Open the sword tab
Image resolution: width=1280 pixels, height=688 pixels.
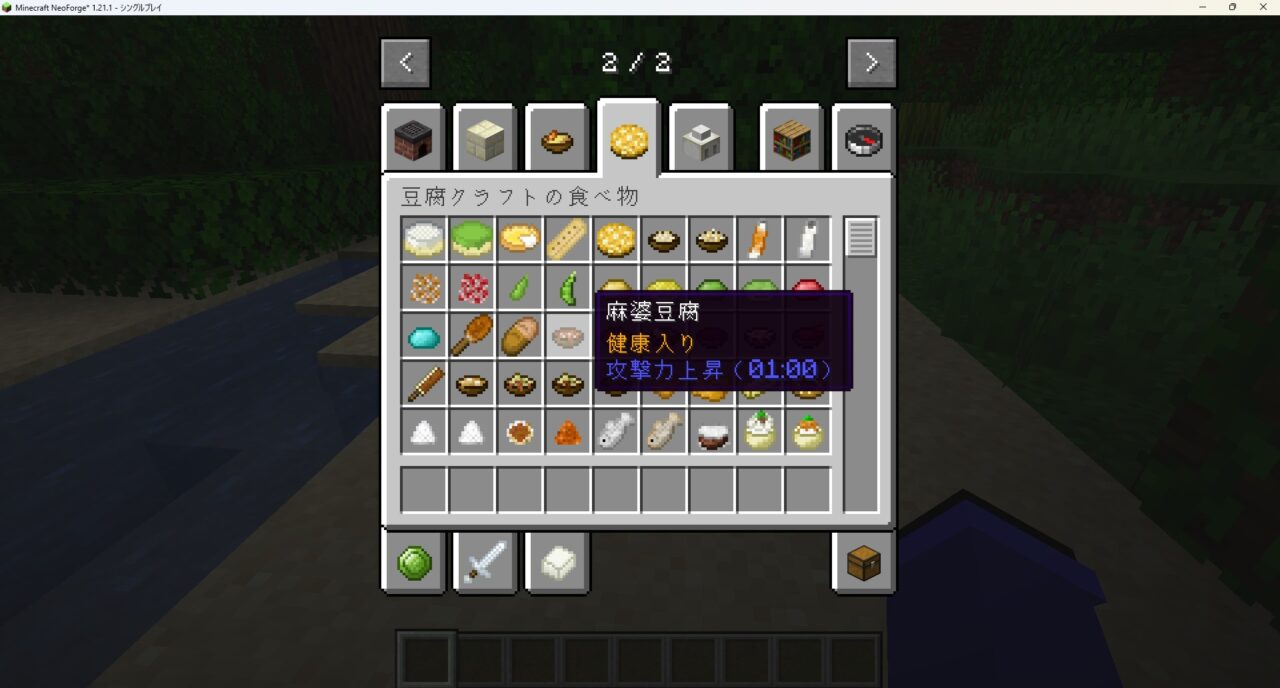(x=485, y=564)
